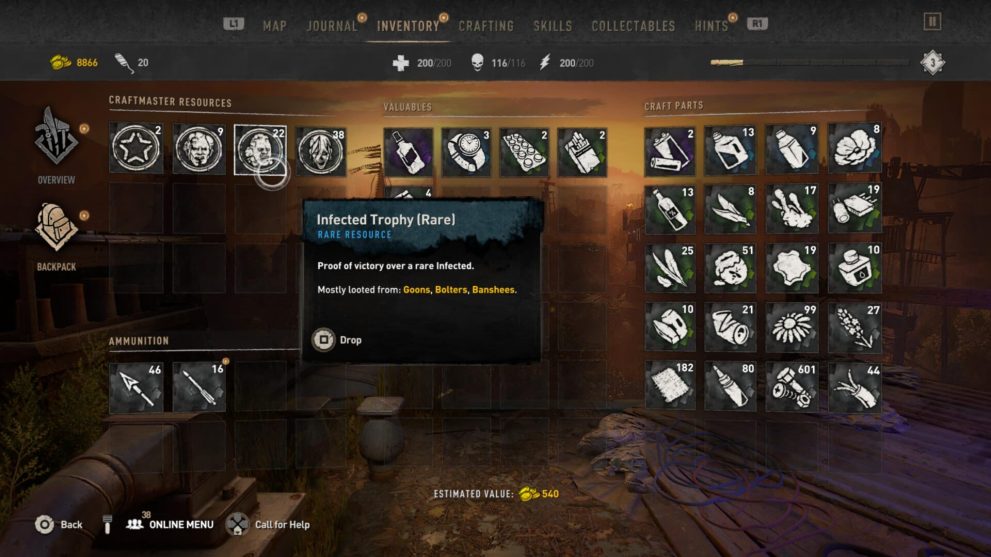Show the Skills tab
The image size is (991, 557).
tap(553, 26)
